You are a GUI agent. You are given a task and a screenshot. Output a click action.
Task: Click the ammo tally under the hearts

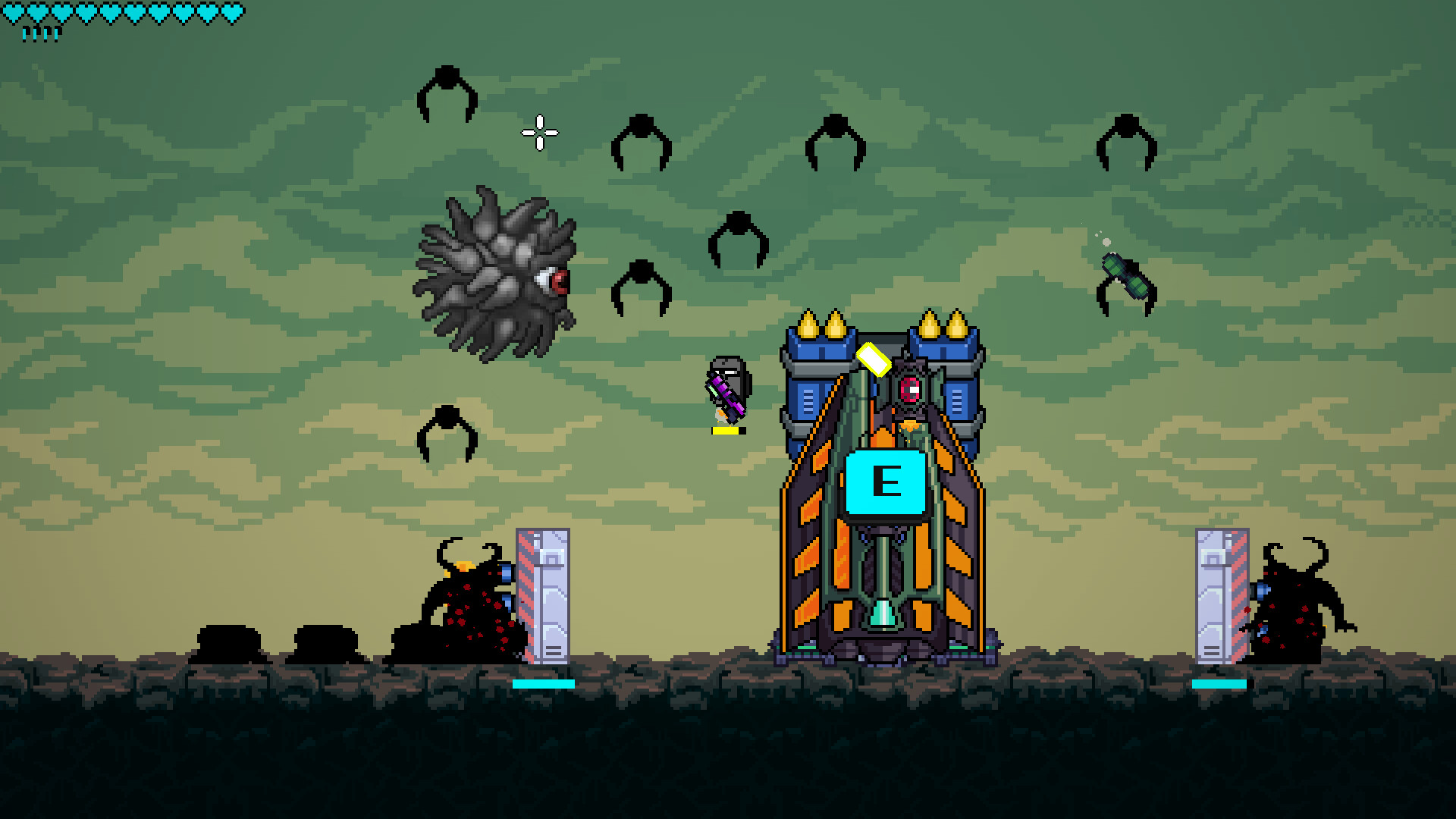click(42, 33)
